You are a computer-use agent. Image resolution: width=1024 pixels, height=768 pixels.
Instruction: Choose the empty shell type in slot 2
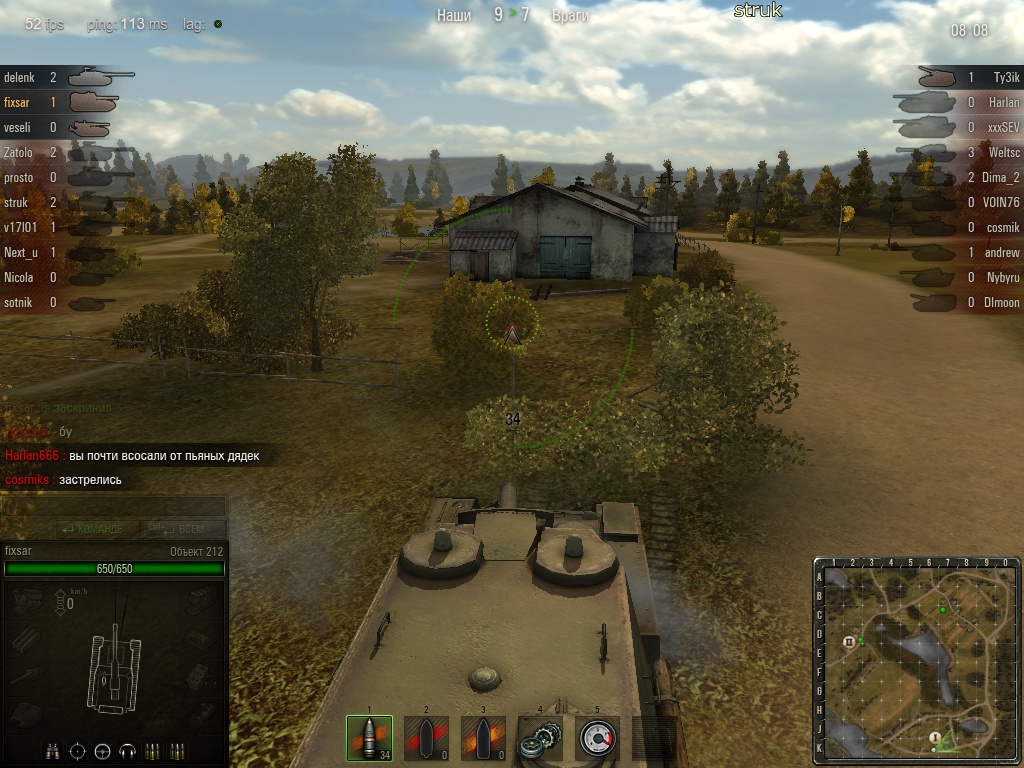pyautogui.click(x=426, y=738)
